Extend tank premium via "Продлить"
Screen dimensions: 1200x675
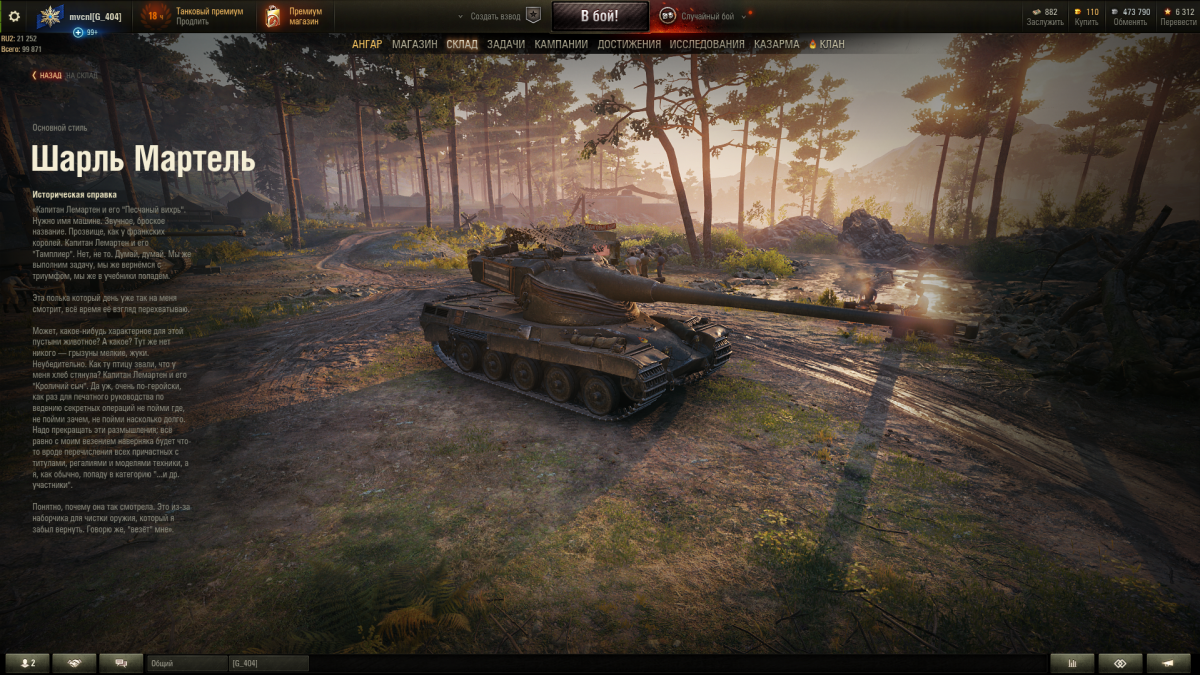tap(192, 21)
